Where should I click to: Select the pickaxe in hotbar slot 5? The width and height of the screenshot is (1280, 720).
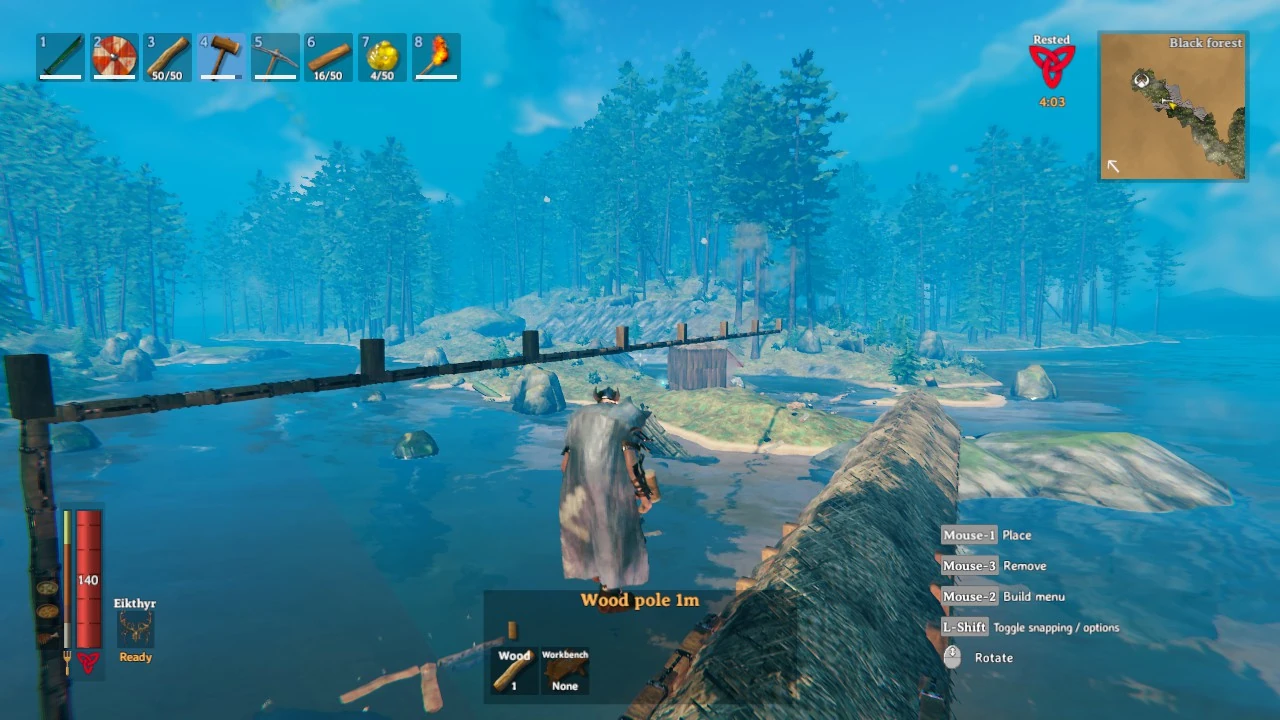(x=275, y=57)
